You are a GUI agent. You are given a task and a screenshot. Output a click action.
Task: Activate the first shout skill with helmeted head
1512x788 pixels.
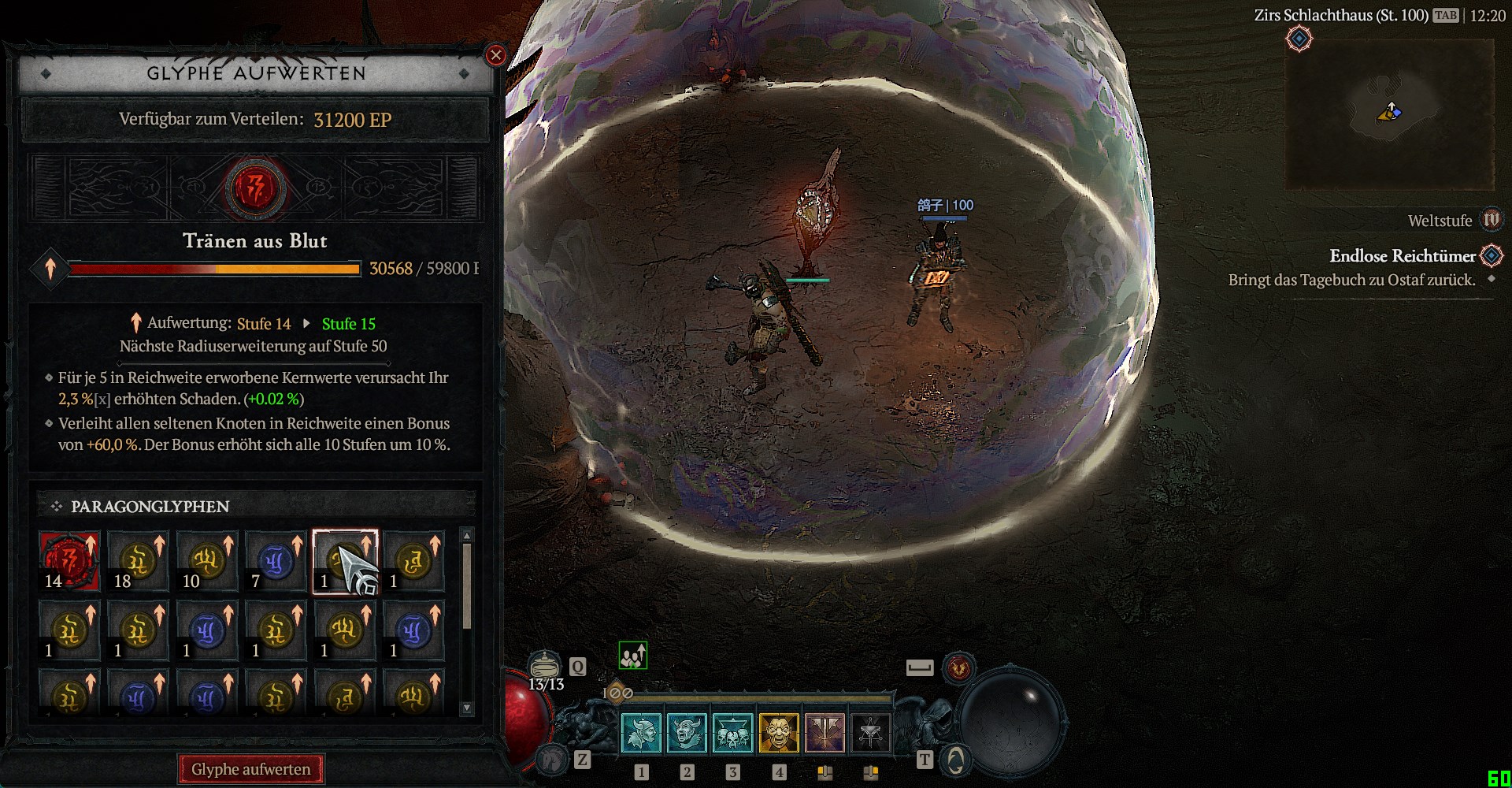coord(642,733)
